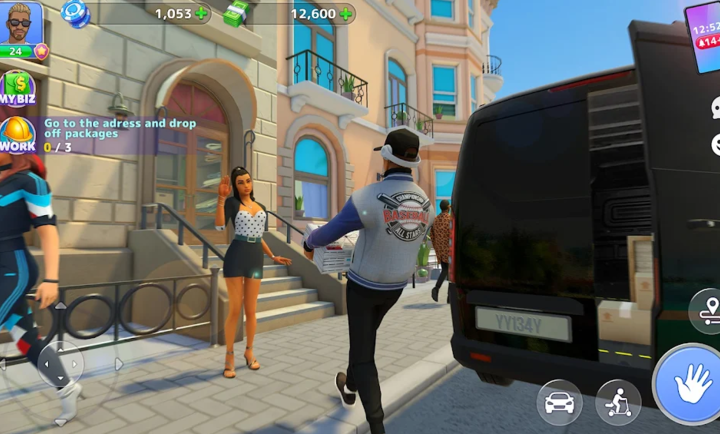Add more cash with the green plus
The height and width of the screenshot is (434, 720).
(346, 14)
